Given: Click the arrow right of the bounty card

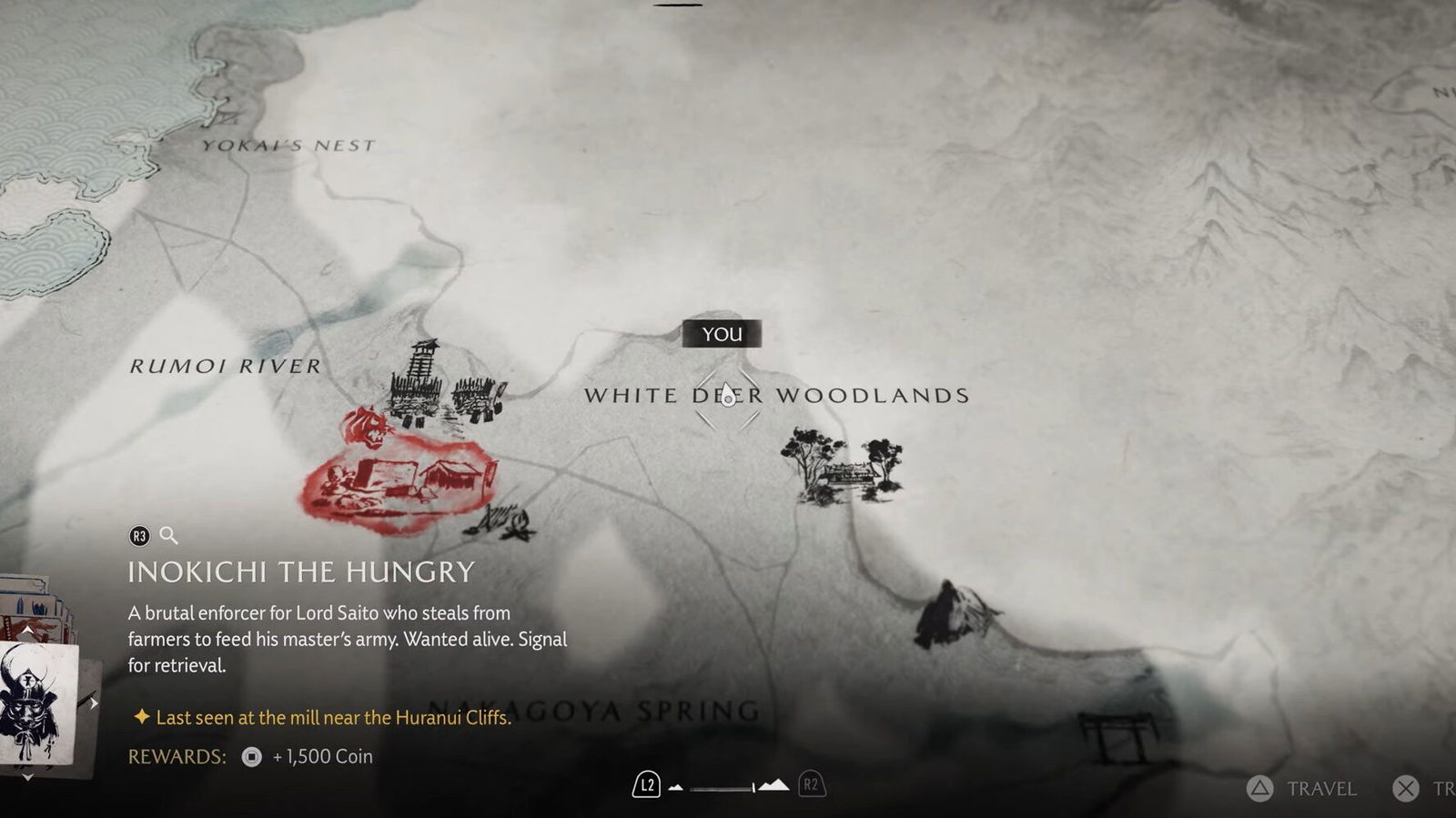Looking at the screenshot, I should [93, 702].
